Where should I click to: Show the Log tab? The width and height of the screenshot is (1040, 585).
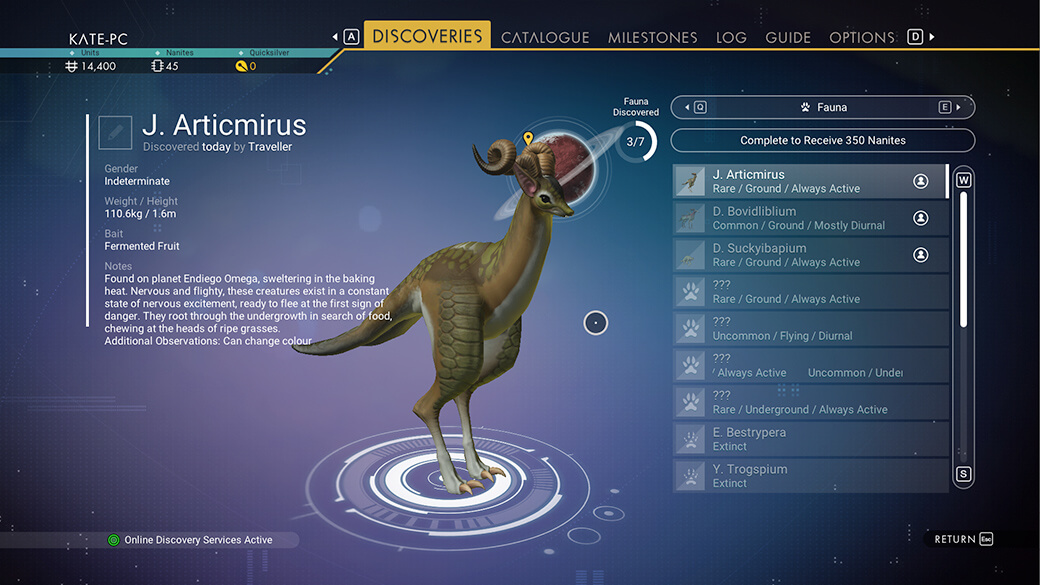[731, 37]
